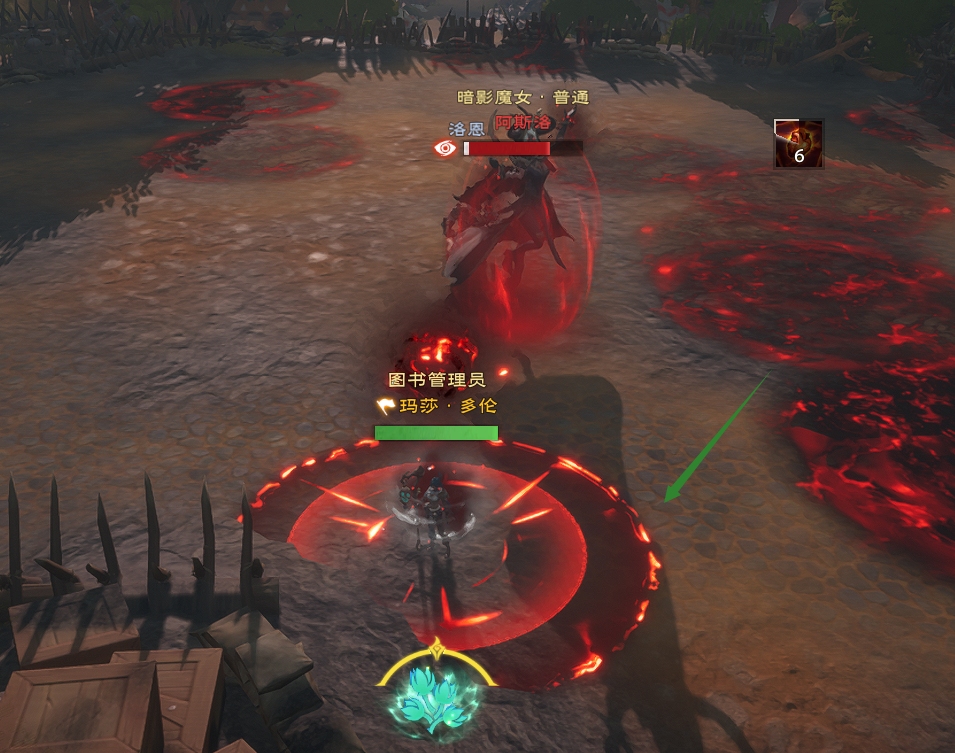Click the red debuff icon showing 6
Screen dimensions: 955x753
[799, 144]
